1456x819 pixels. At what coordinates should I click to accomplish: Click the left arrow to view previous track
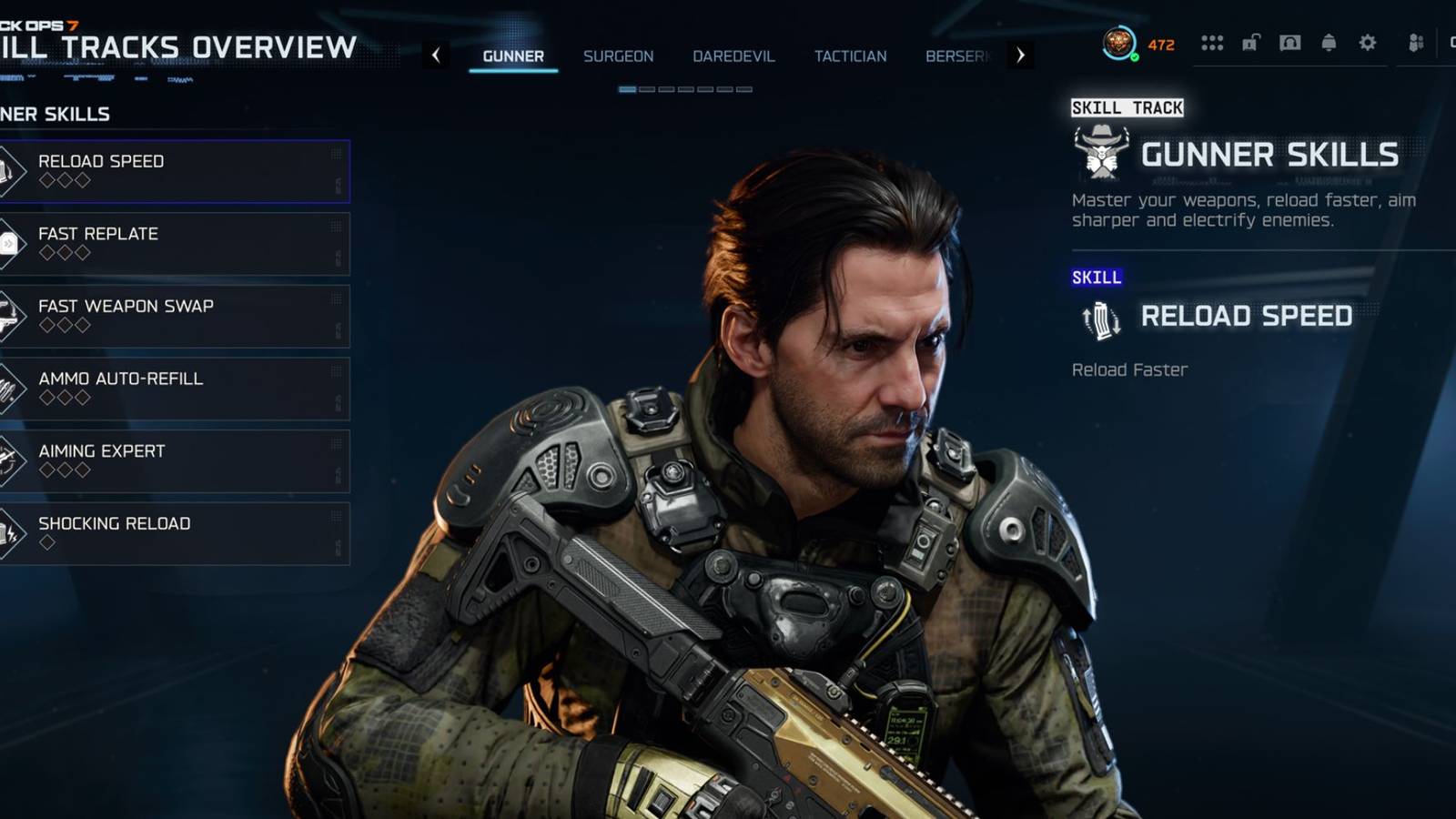(x=435, y=55)
